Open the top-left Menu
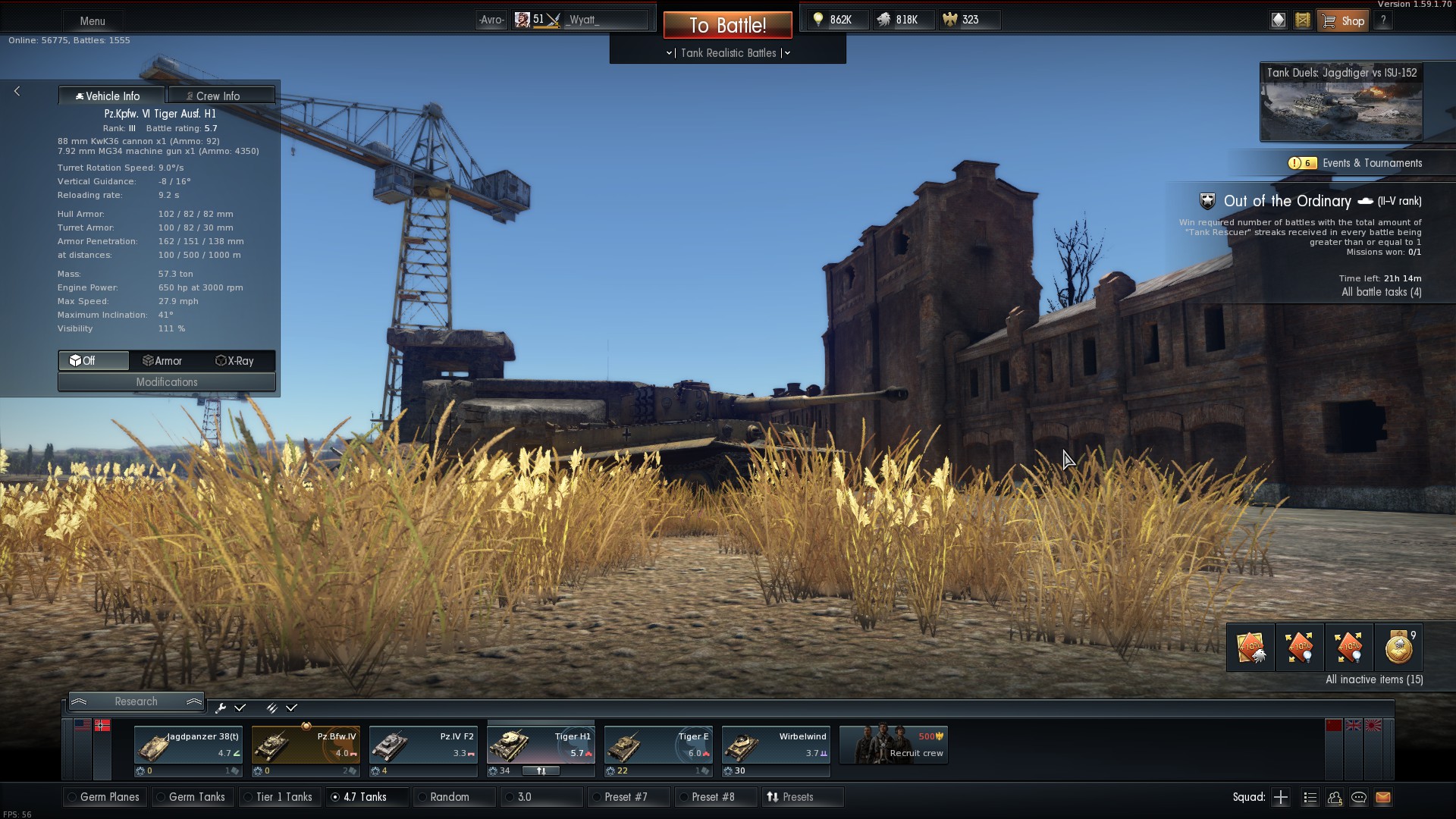 [x=93, y=20]
